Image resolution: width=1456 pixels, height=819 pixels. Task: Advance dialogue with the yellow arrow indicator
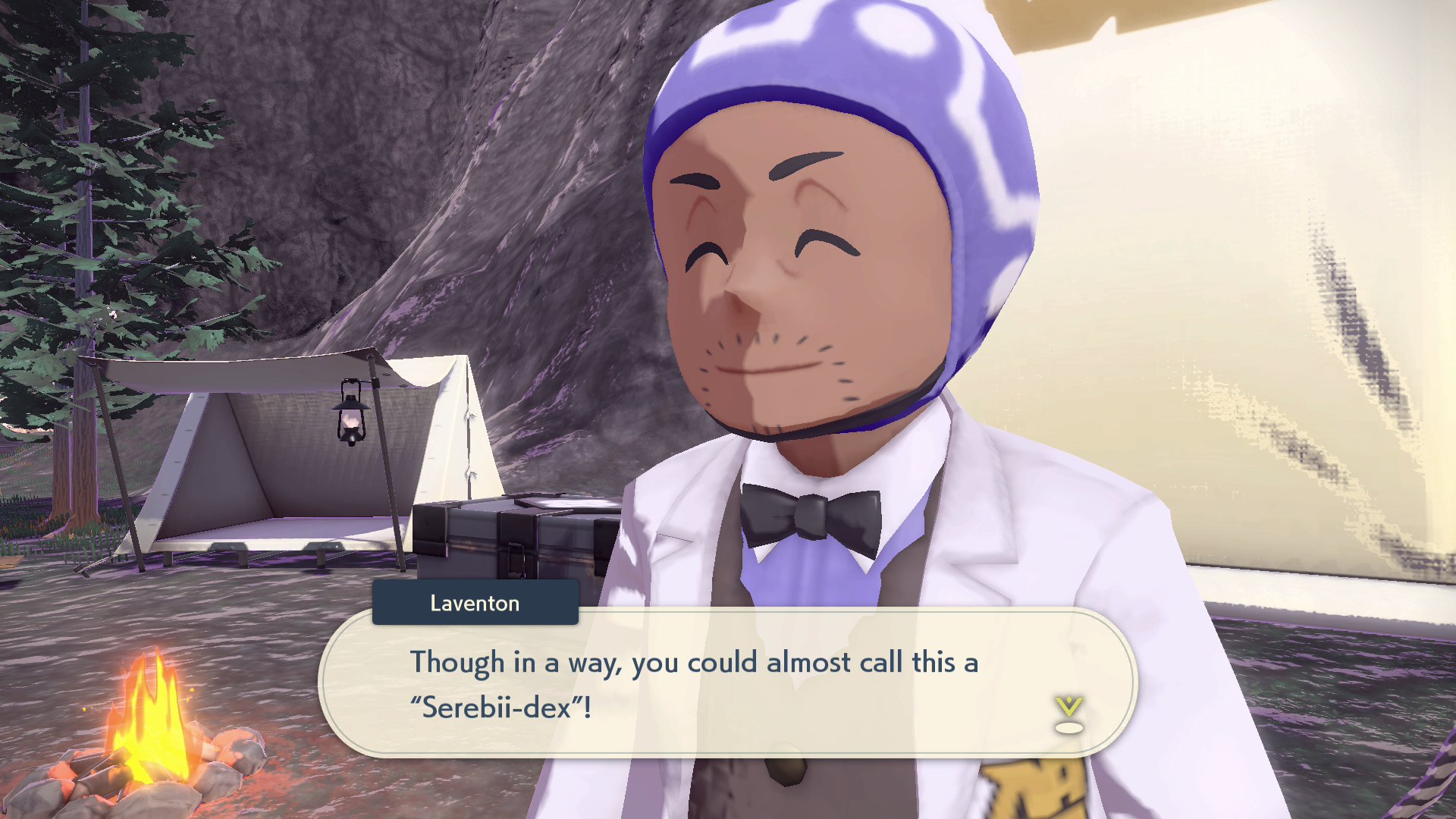click(x=1068, y=714)
